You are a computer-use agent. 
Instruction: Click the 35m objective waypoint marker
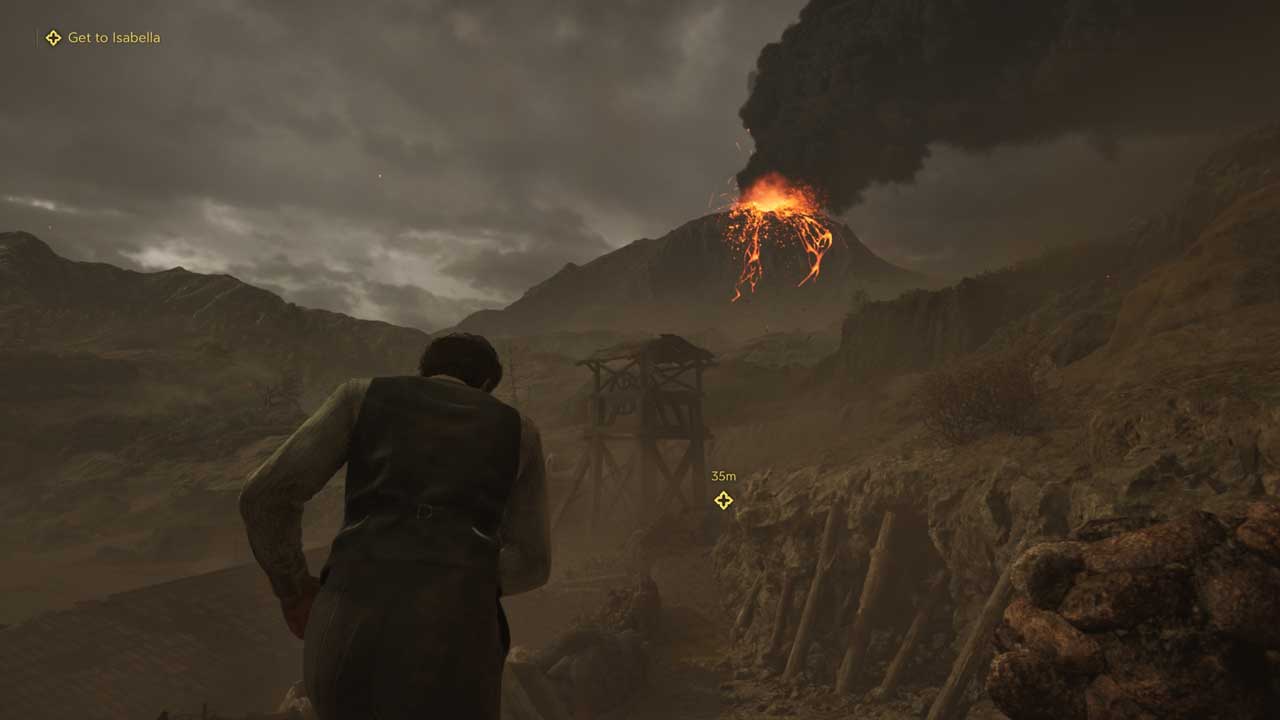point(723,500)
